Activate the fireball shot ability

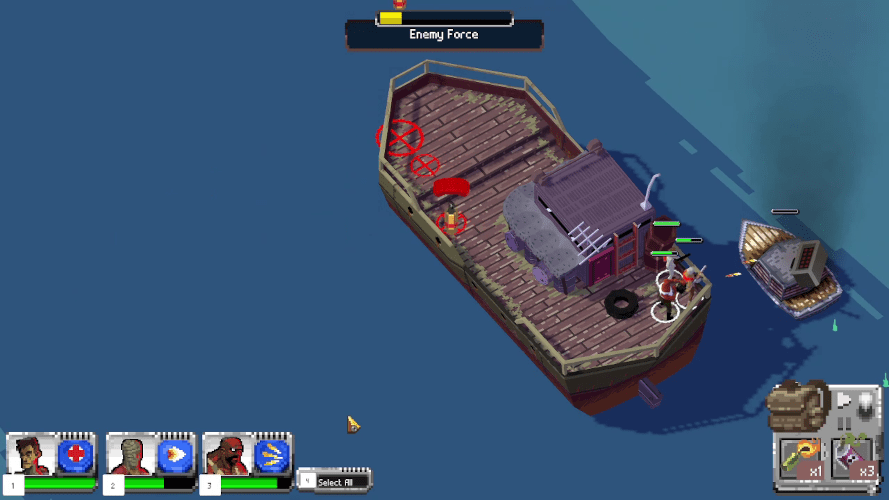[174, 456]
